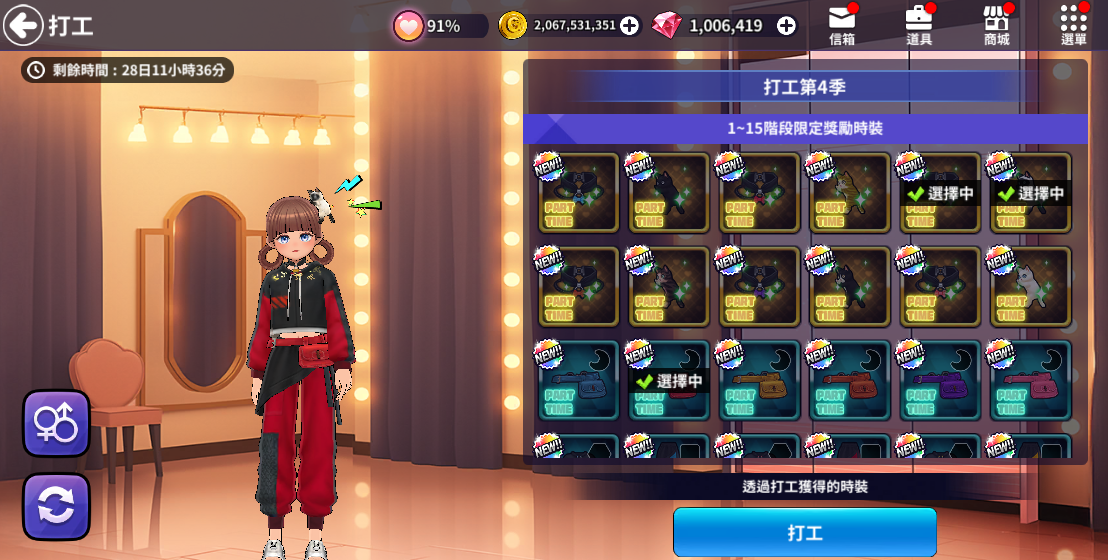Pick the orange waist bag item
The image size is (1108, 560).
[759, 381]
